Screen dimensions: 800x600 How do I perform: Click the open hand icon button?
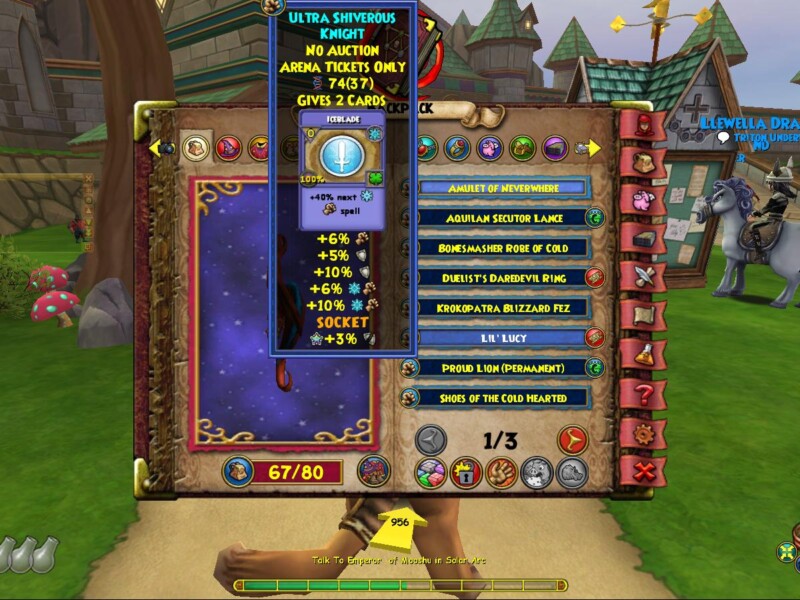coord(501,473)
